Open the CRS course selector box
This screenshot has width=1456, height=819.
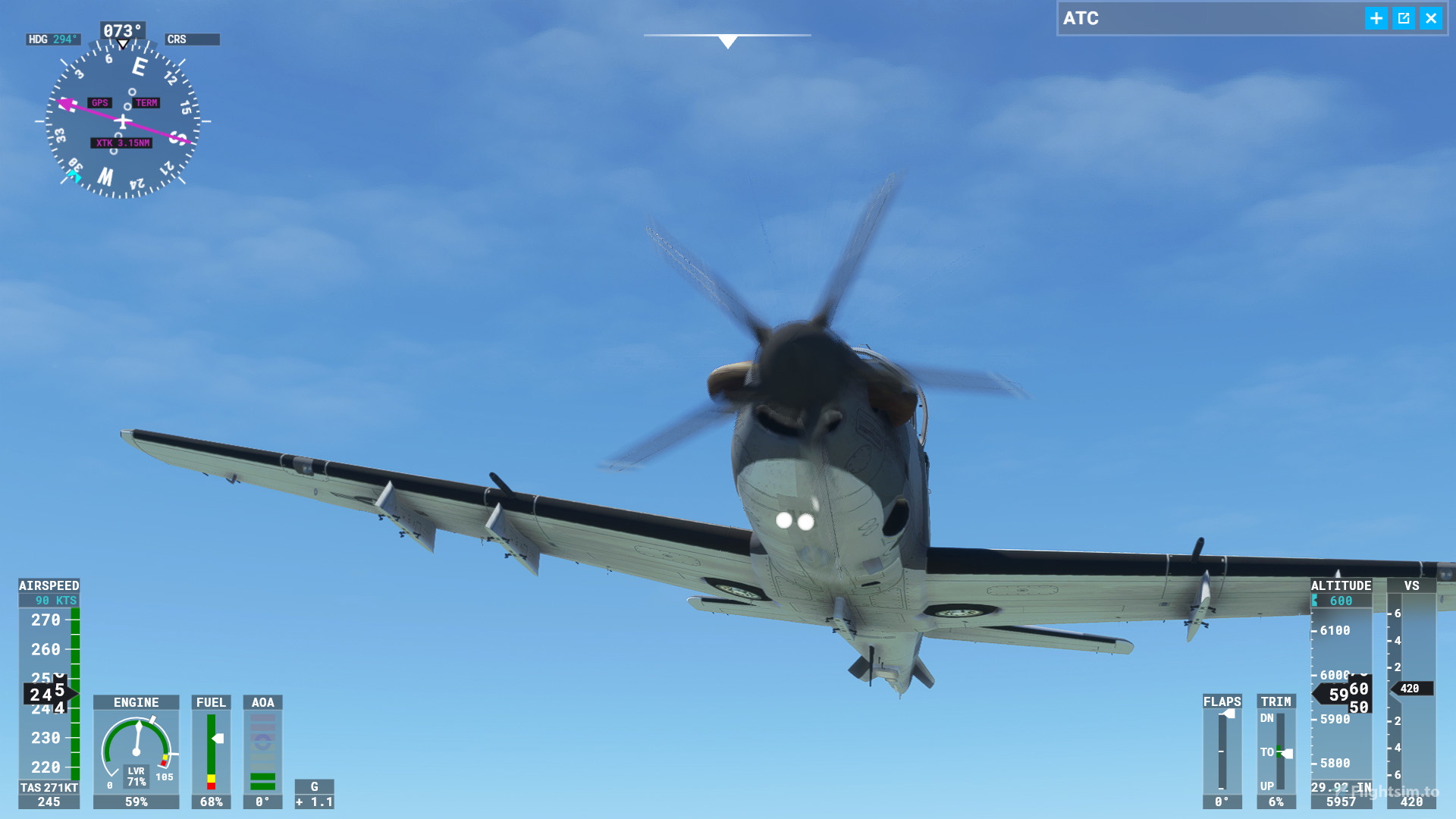[x=193, y=39]
